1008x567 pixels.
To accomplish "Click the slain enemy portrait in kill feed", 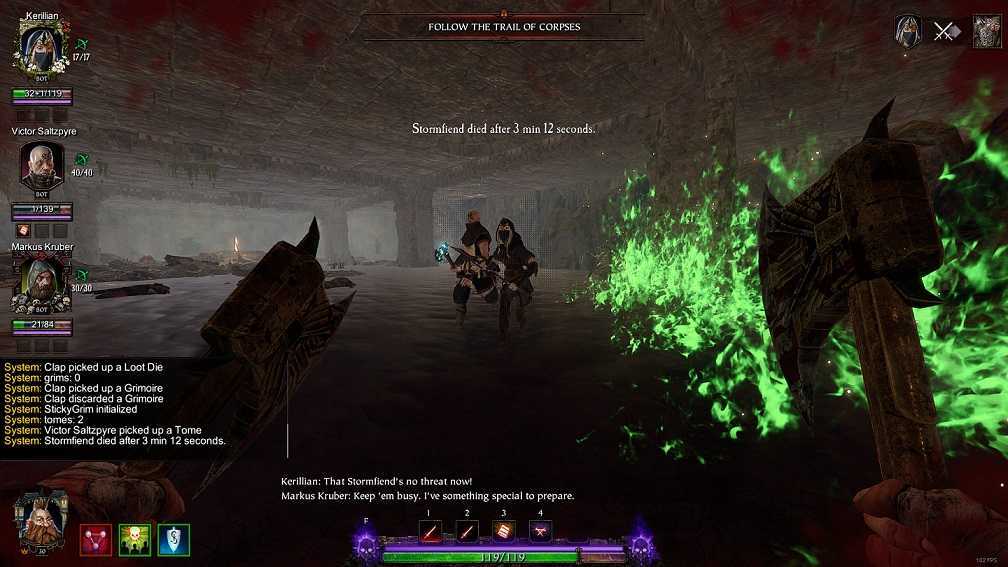I will point(987,31).
